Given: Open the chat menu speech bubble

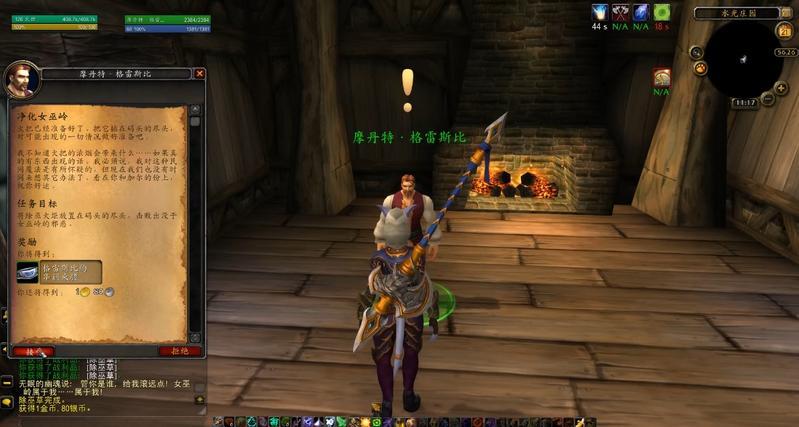Looking at the screenshot, I should pos(6,402).
